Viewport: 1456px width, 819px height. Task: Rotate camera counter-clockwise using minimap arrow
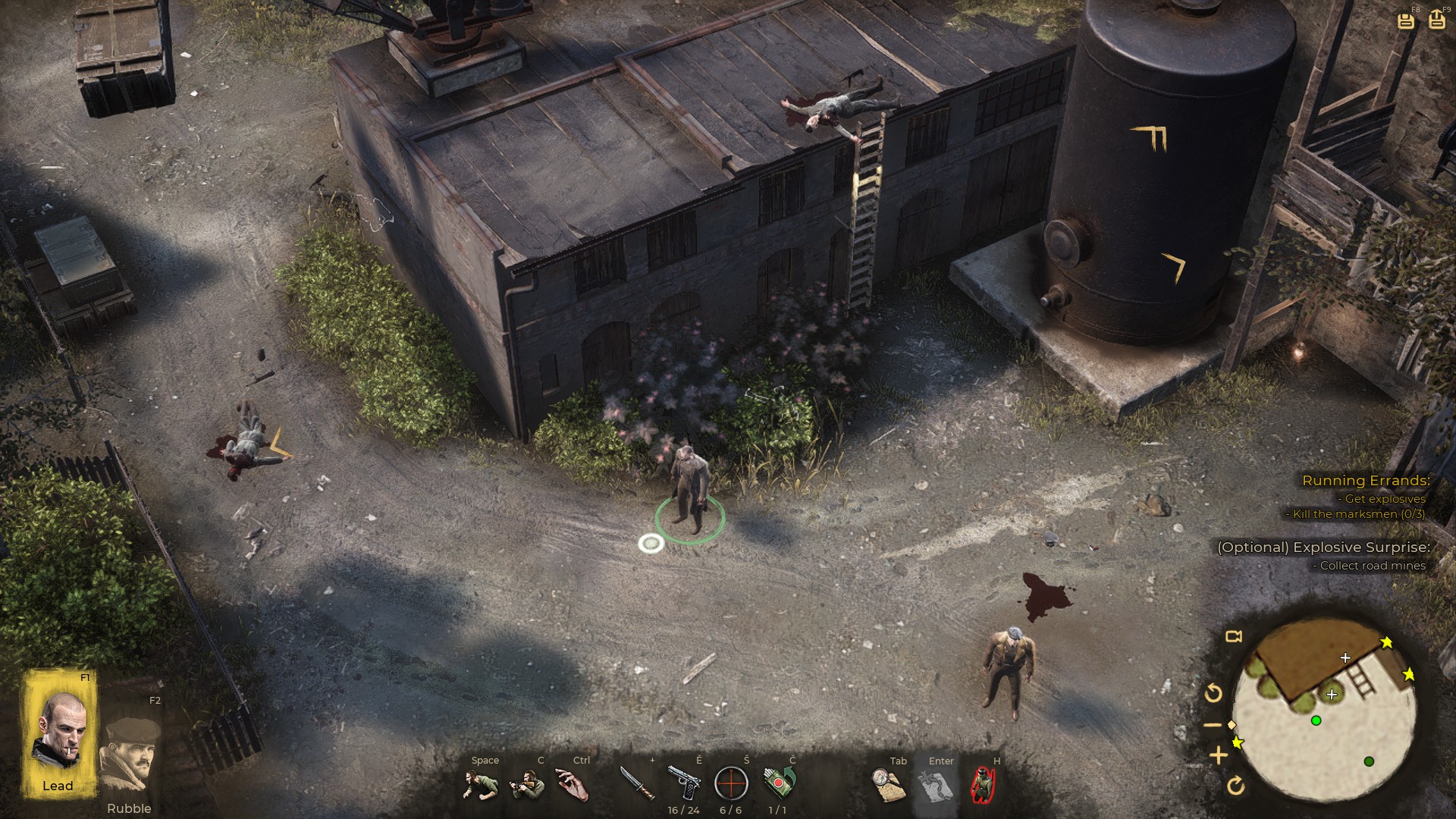pos(1213,692)
